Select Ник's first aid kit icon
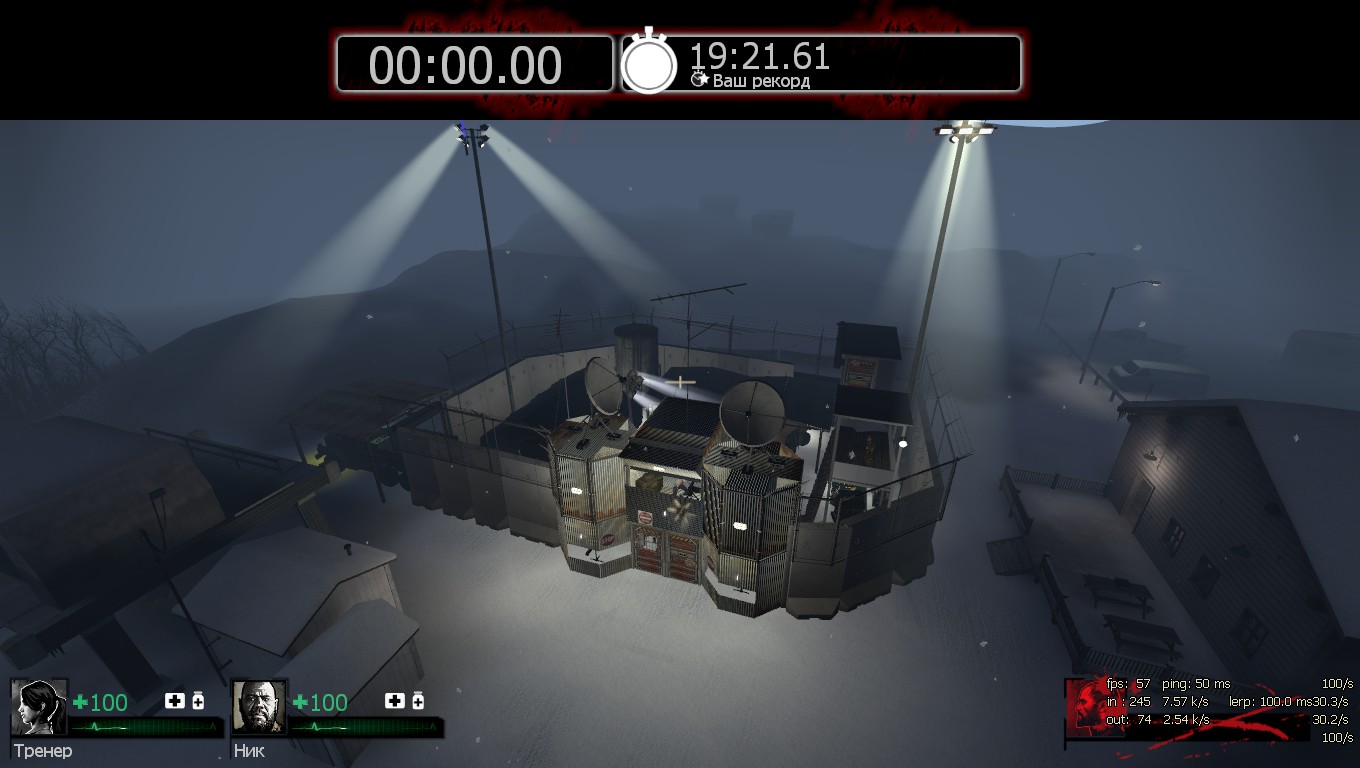 394,701
